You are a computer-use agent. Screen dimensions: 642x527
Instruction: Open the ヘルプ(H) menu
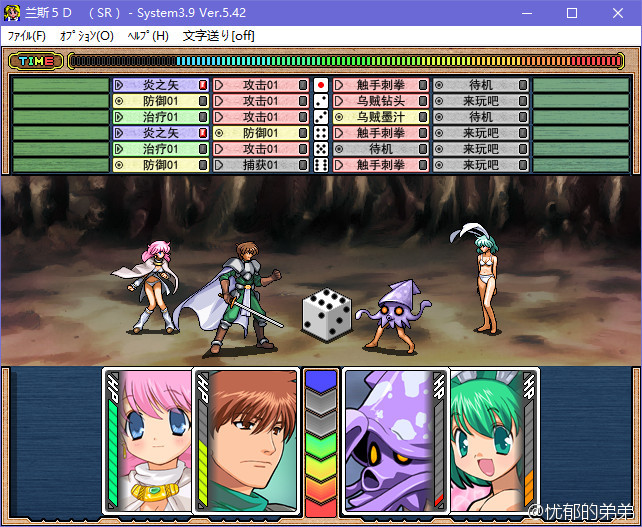pyautogui.click(x=148, y=36)
